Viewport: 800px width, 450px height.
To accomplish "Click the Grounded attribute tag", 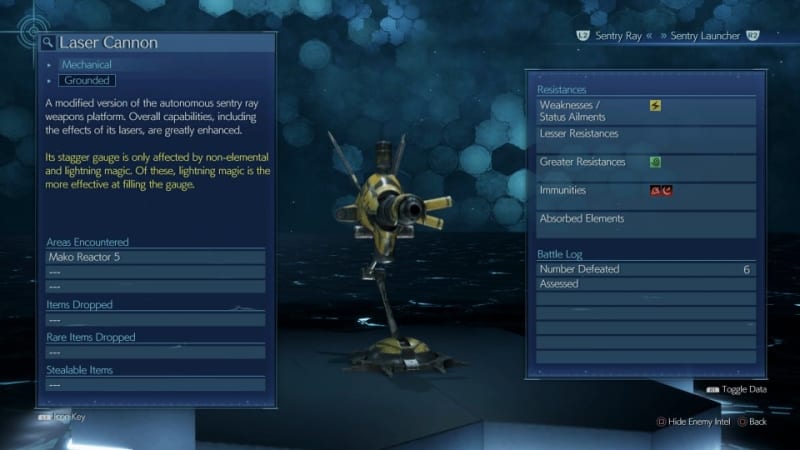I will [x=87, y=80].
